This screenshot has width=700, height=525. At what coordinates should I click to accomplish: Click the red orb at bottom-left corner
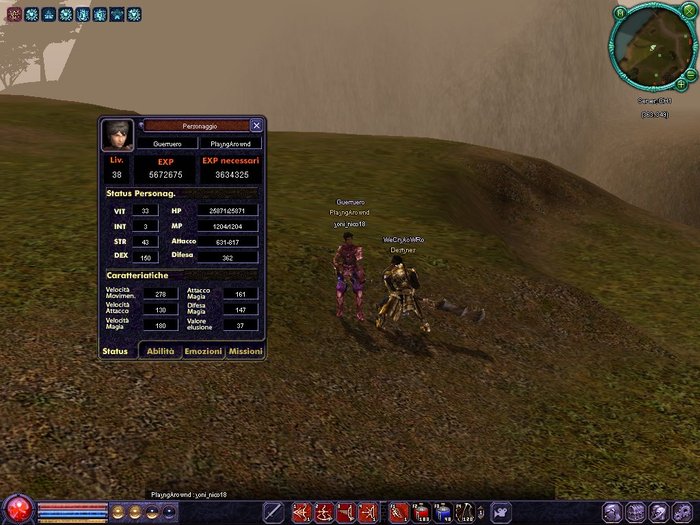coord(17,509)
